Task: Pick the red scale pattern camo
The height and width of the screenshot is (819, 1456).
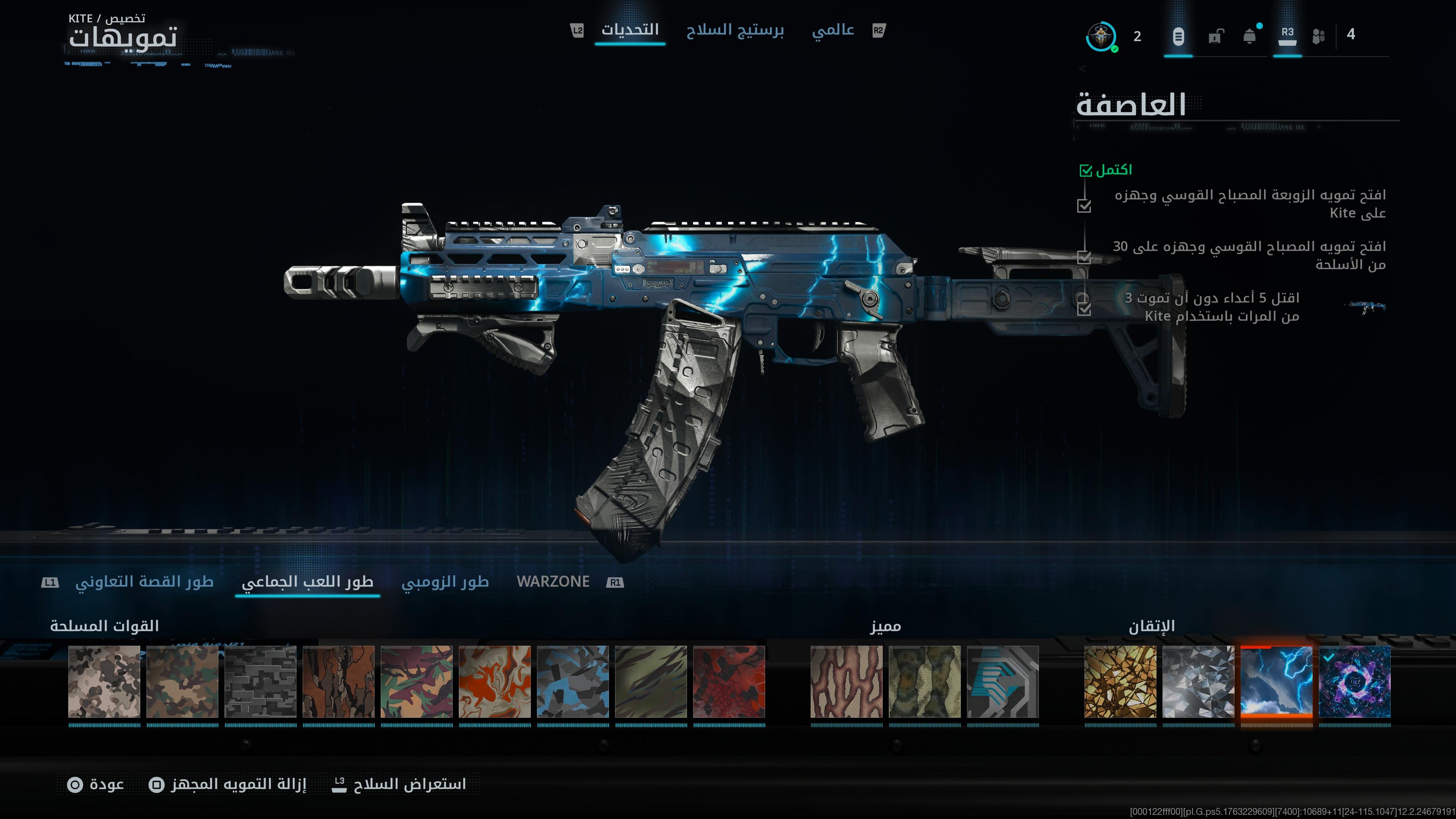Action: point(729,682)
